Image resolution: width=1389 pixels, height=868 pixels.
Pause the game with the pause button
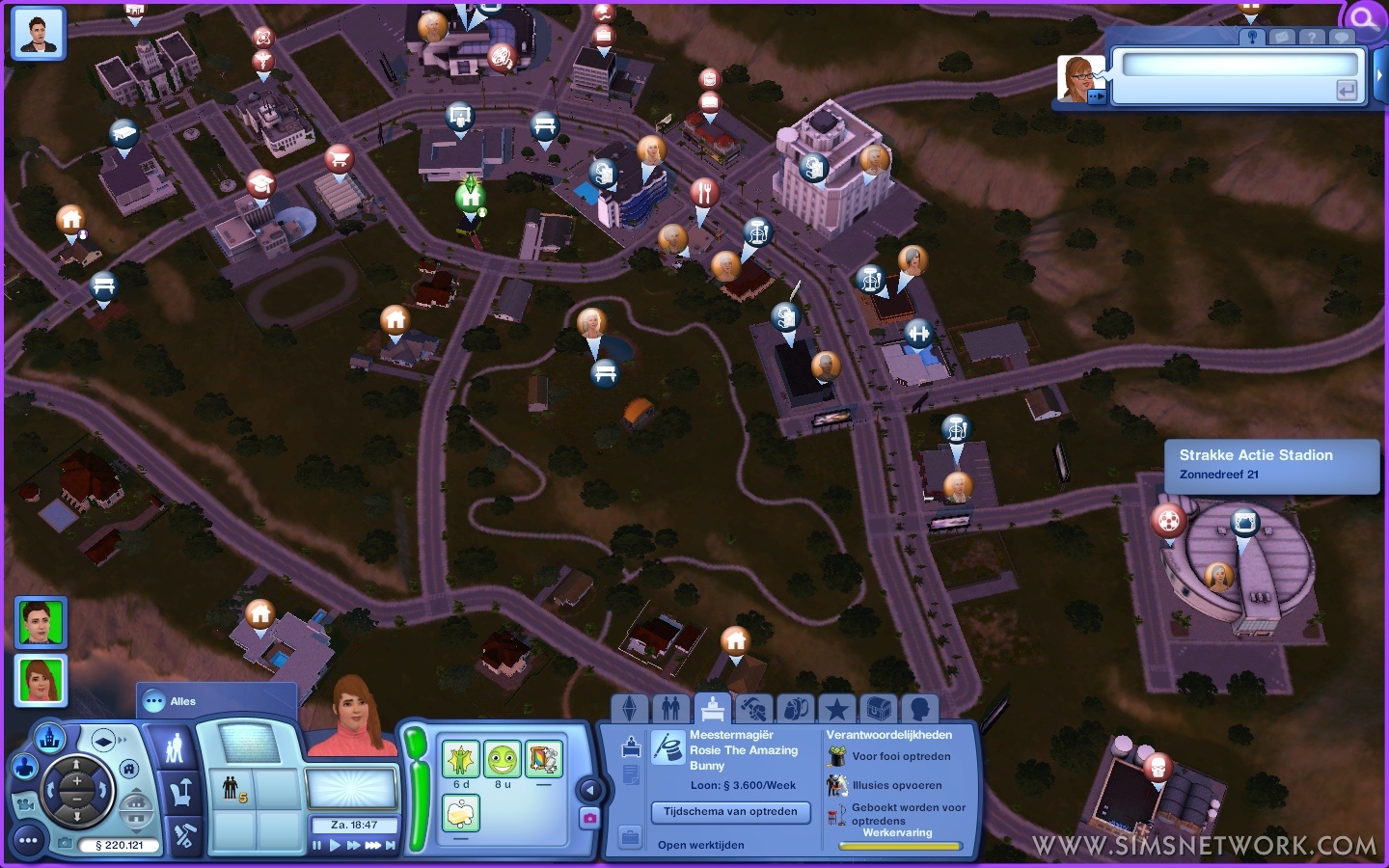click(316, 846)
